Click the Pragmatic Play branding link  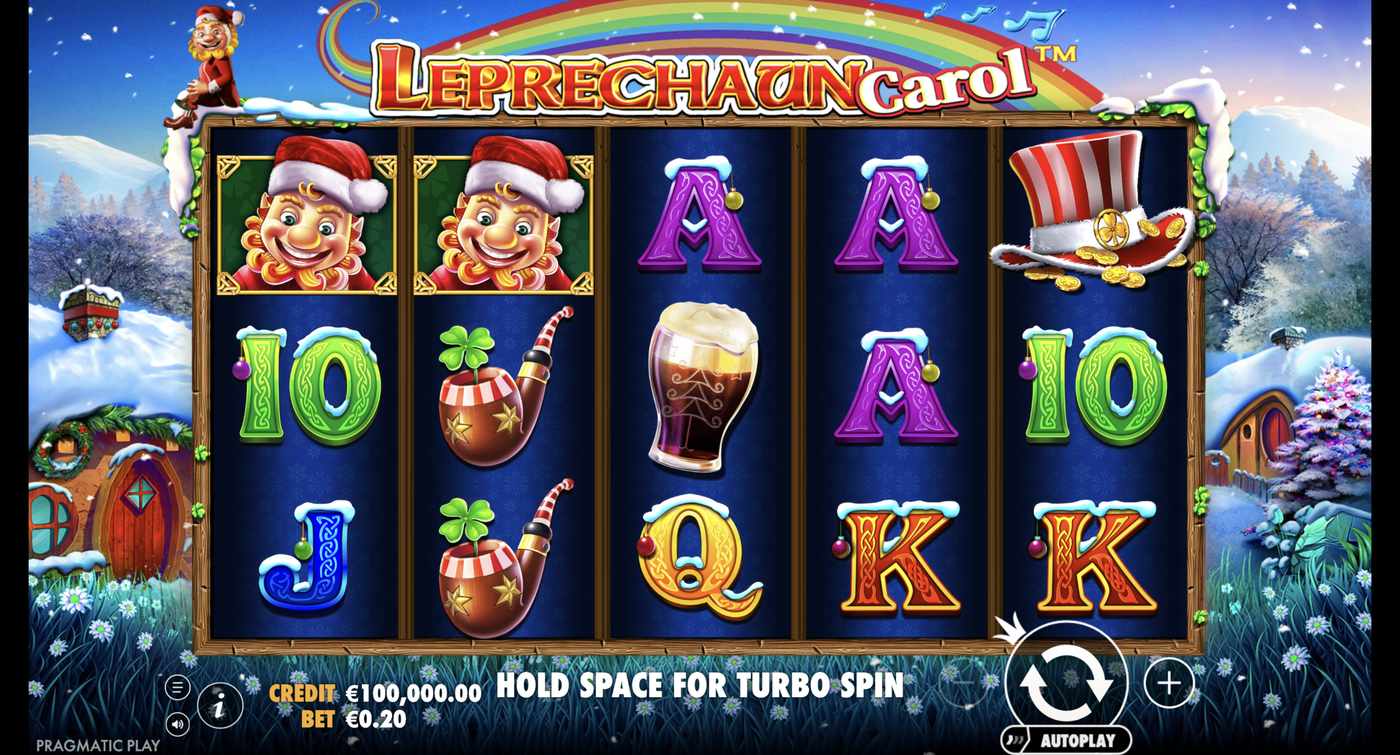point(96,744)
